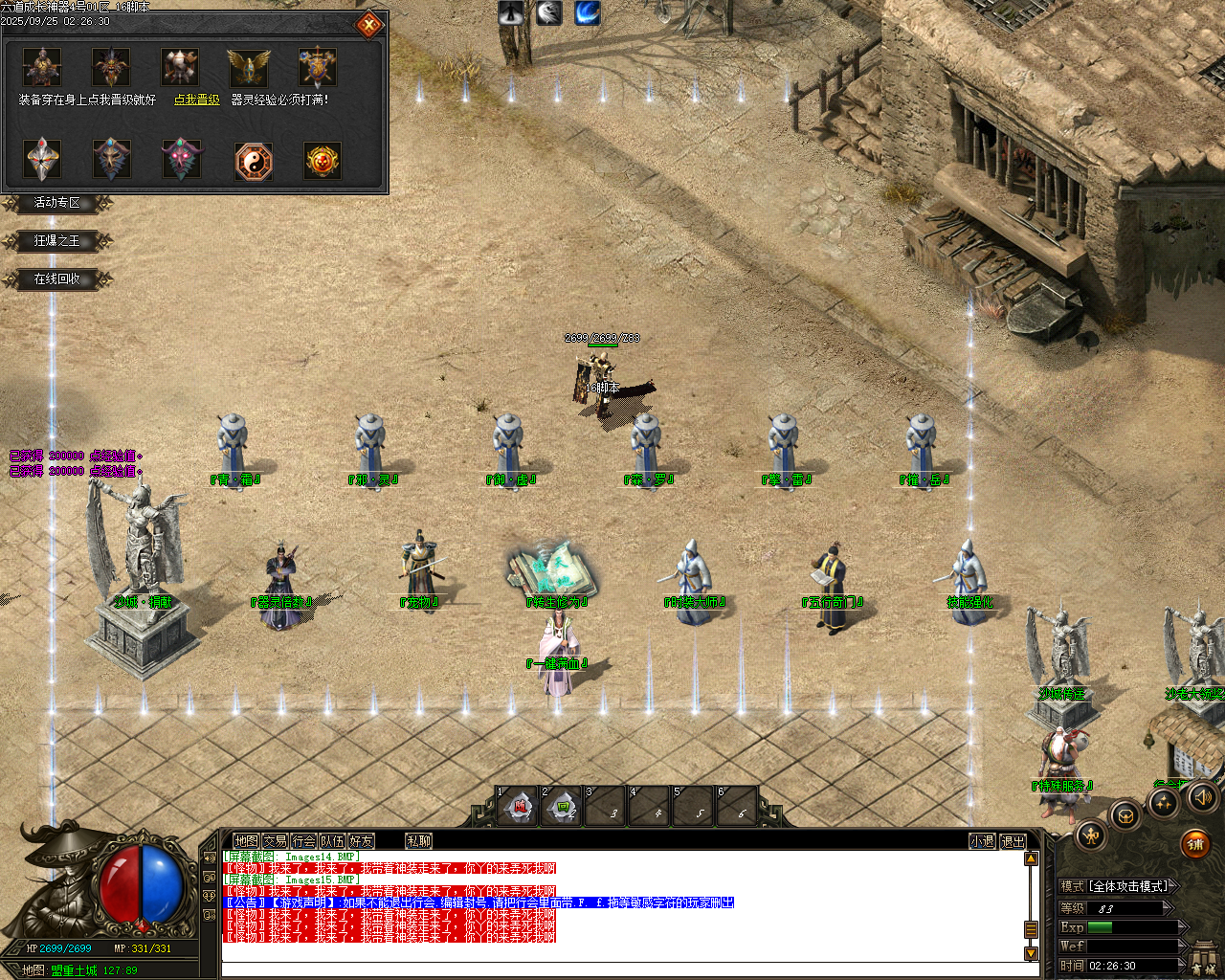
Task: Open the 行会 guild tab
Action: (x=303, y=841)
